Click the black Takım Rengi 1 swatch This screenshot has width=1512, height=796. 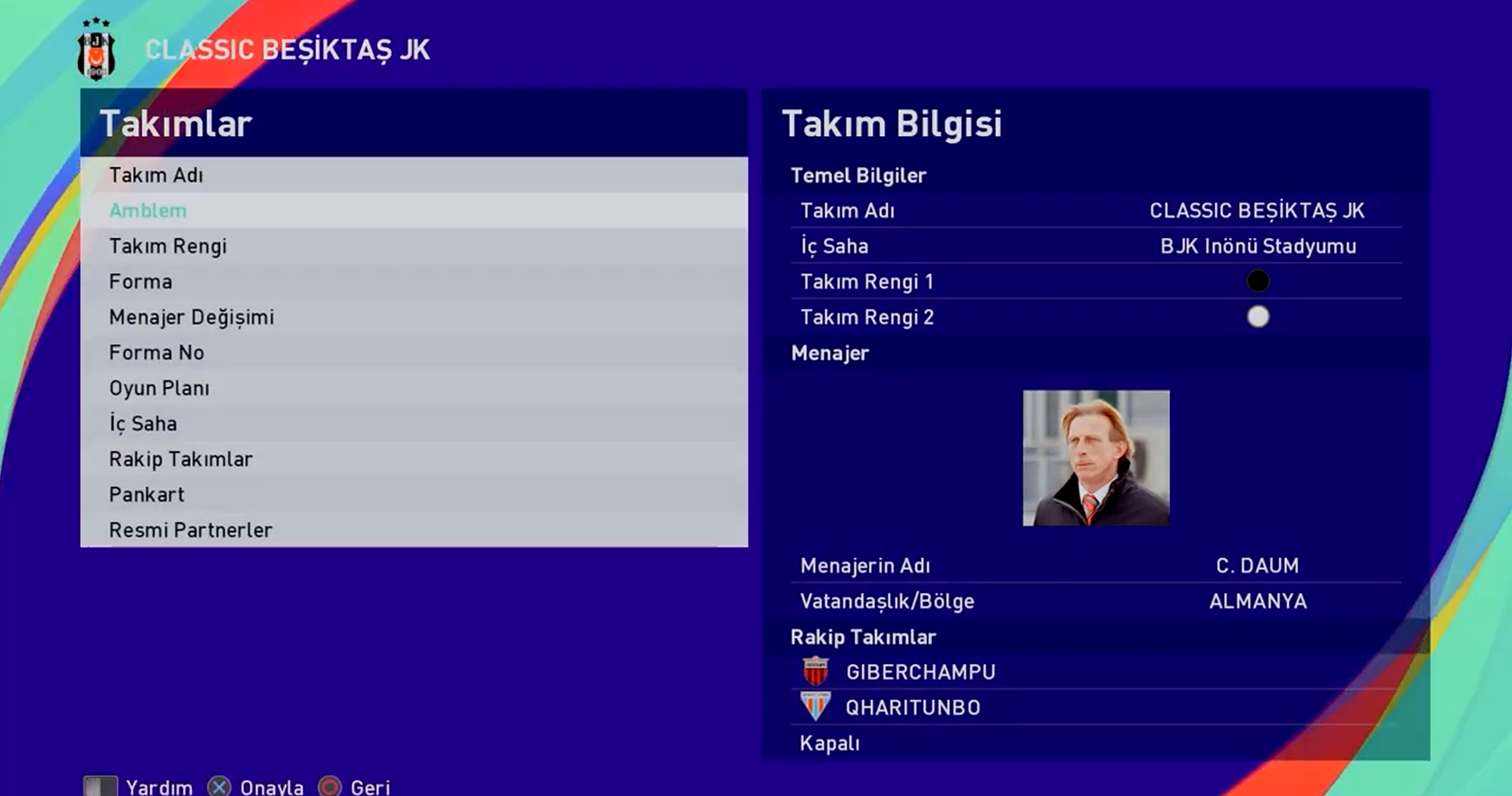(1258, 281)
